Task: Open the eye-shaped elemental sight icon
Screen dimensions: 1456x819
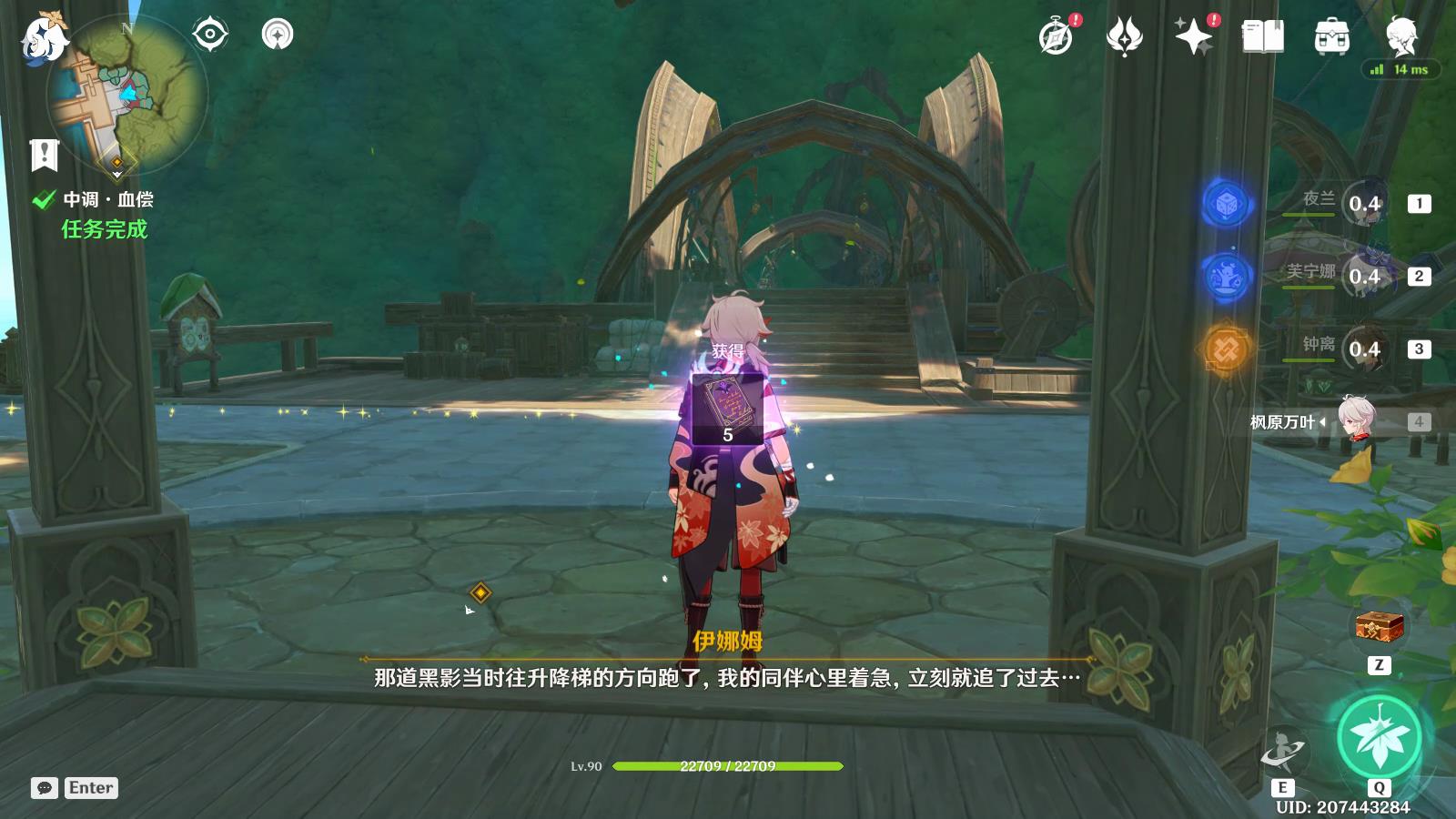Action: 210,35
